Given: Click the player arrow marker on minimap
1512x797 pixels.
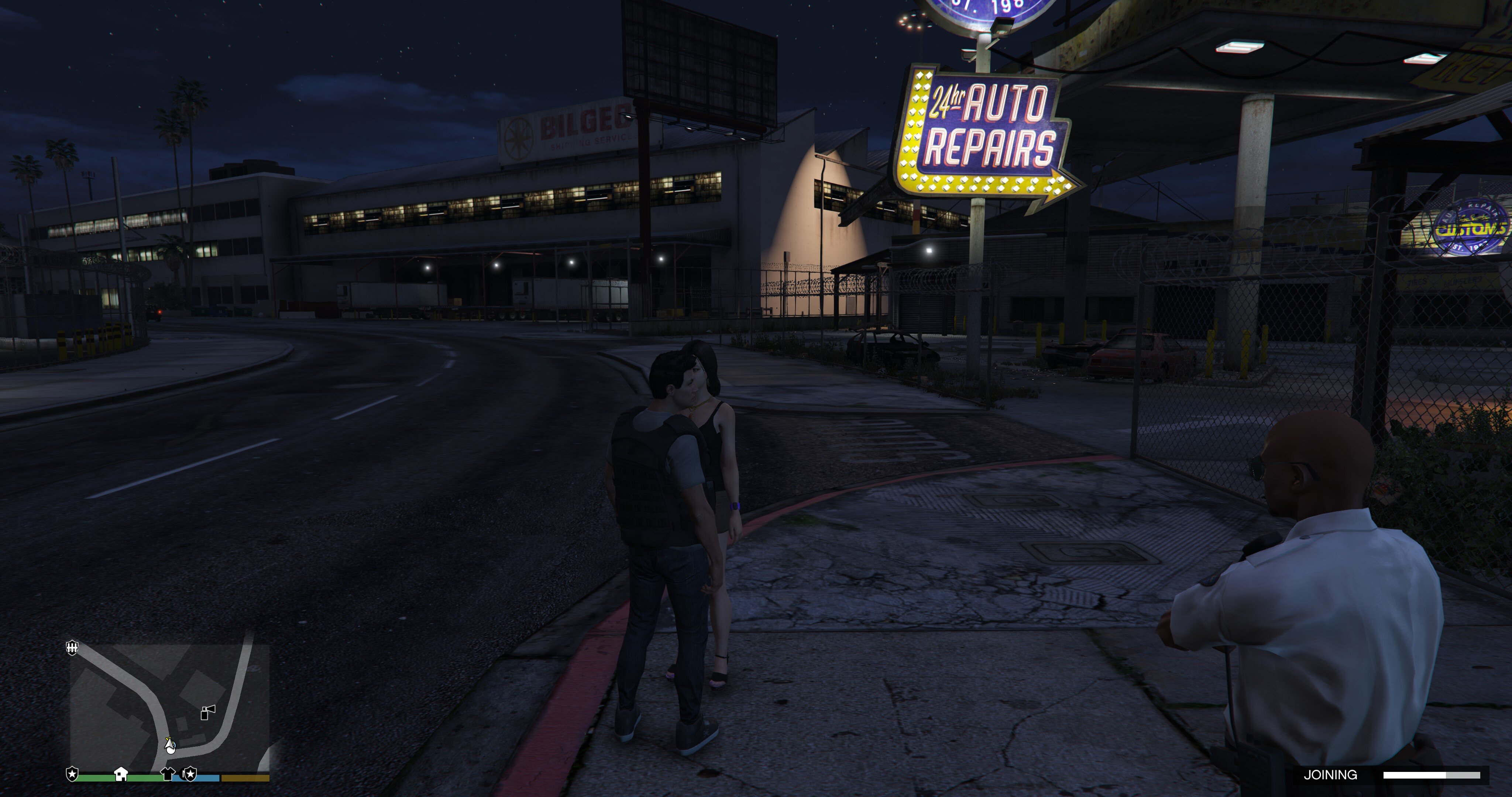Looking at the screenshot, I should coord(170,746).
